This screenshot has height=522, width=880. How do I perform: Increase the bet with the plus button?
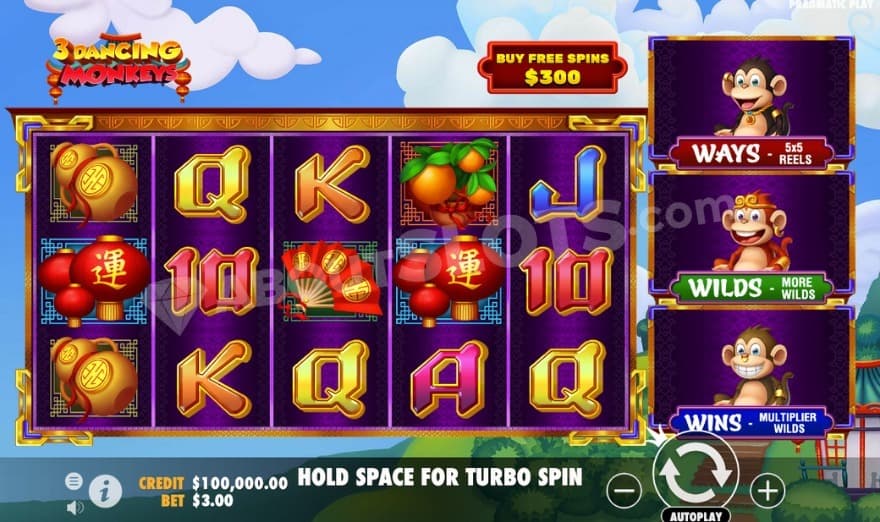point(767,490)
